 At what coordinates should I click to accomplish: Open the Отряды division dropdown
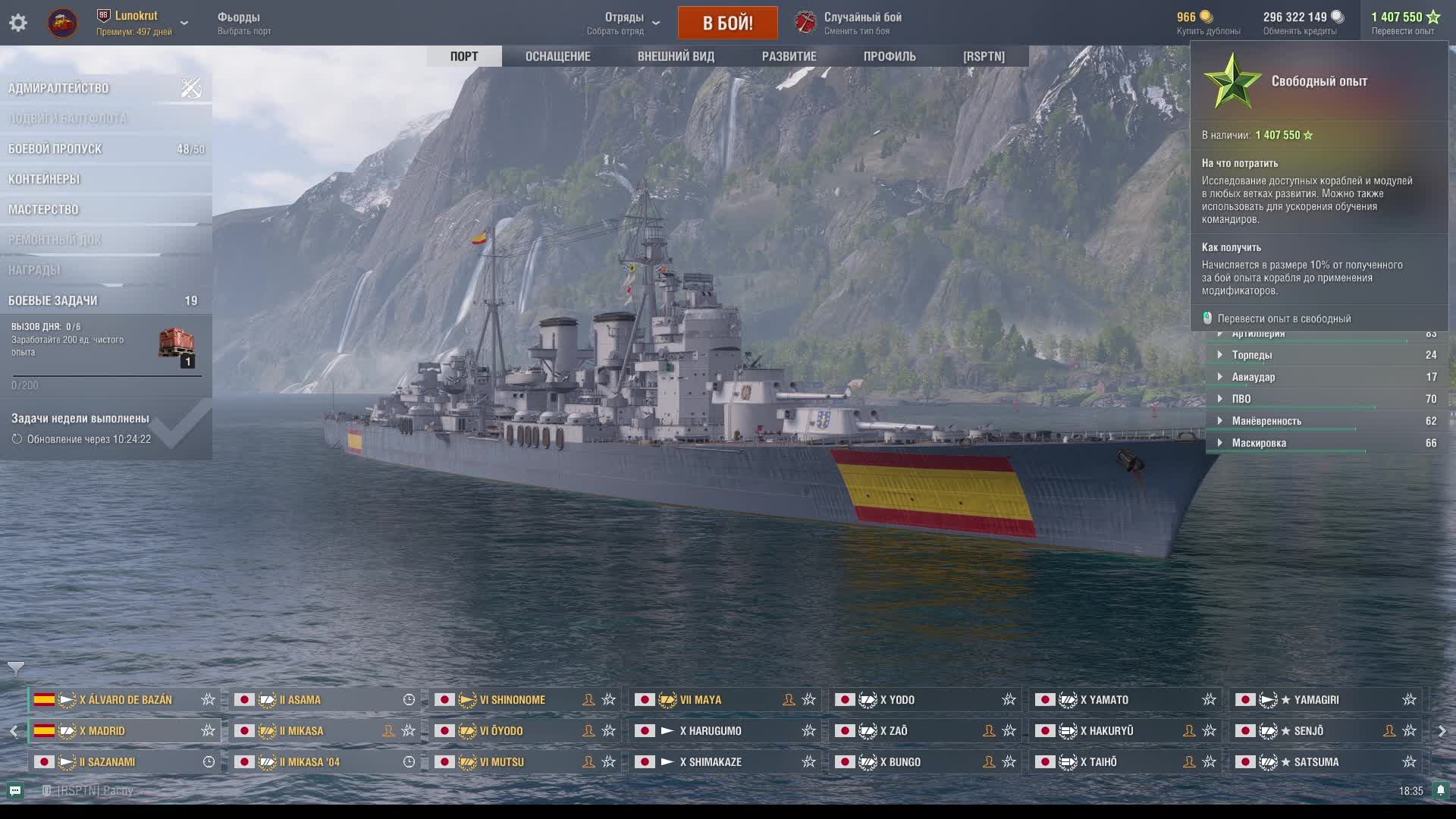point(625,23)
